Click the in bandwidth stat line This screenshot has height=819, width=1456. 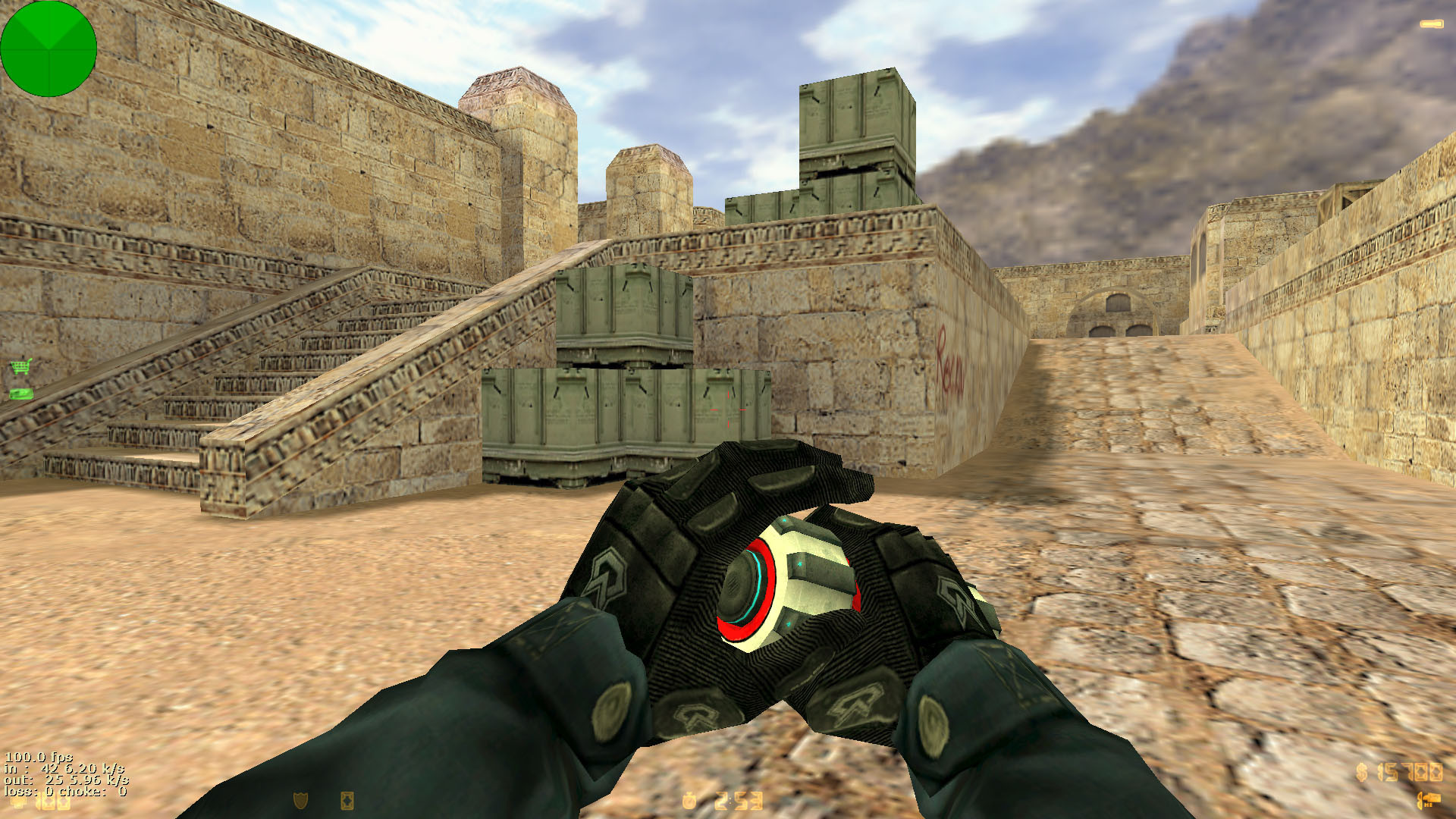pos(64,770)
